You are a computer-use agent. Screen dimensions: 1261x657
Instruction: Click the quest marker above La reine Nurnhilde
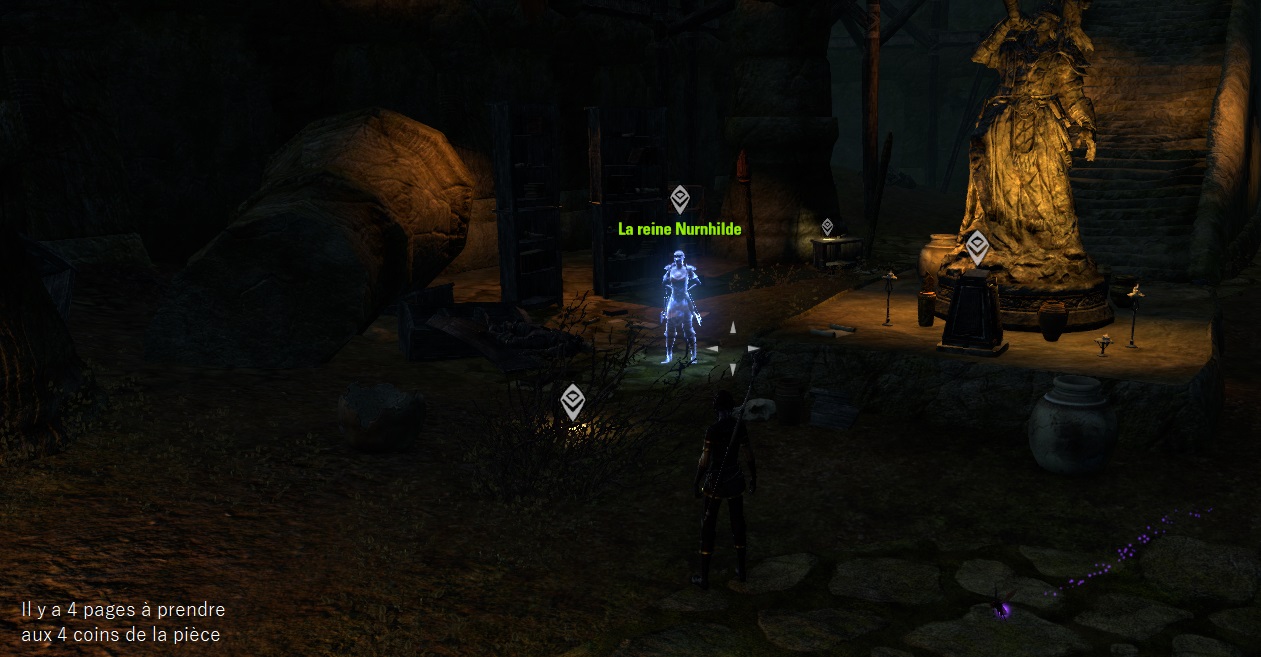tap(680, 199)
